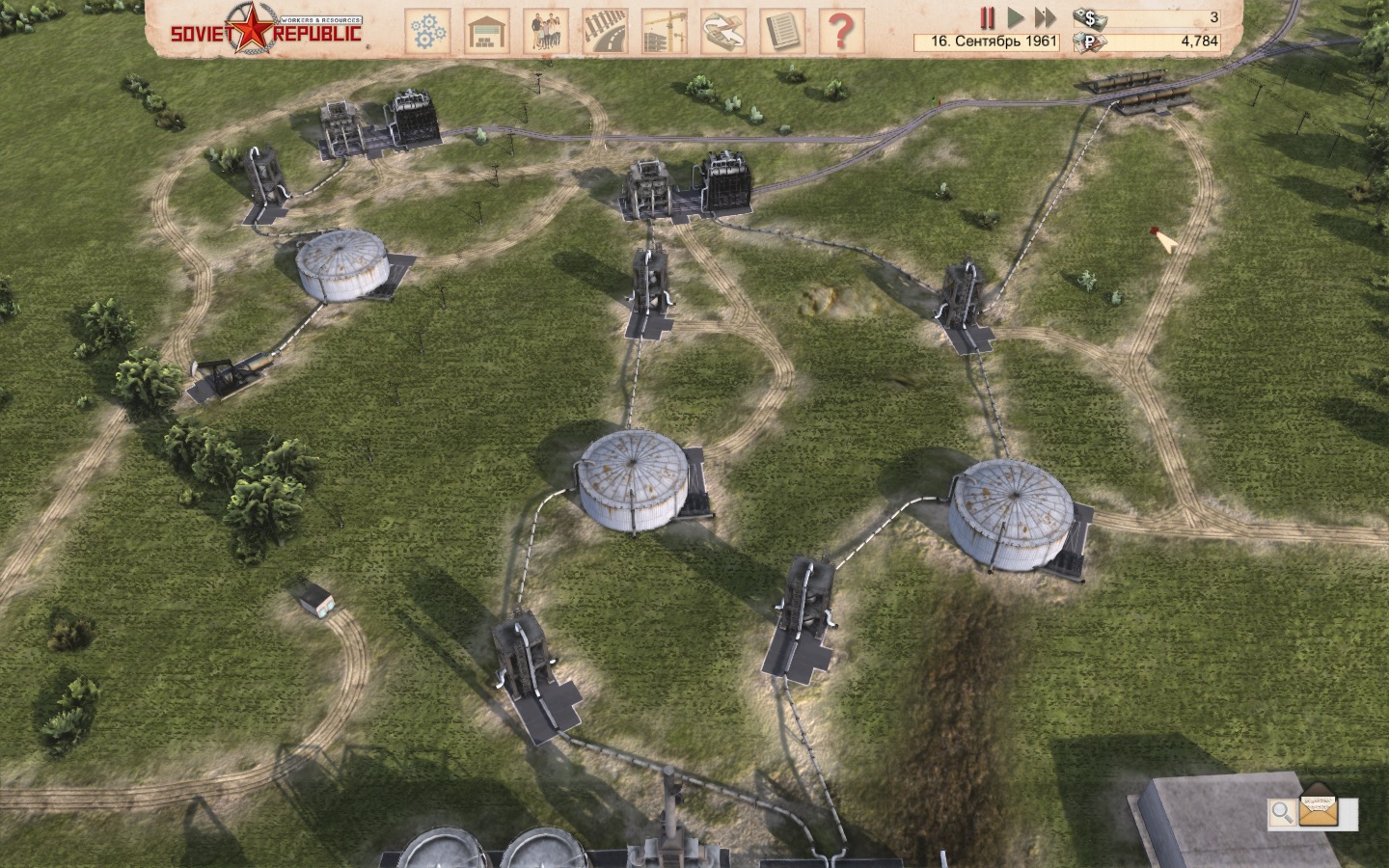Click the magnifying glass search button
This screenshot has width=1389, height=868.
coord(1282,812)
